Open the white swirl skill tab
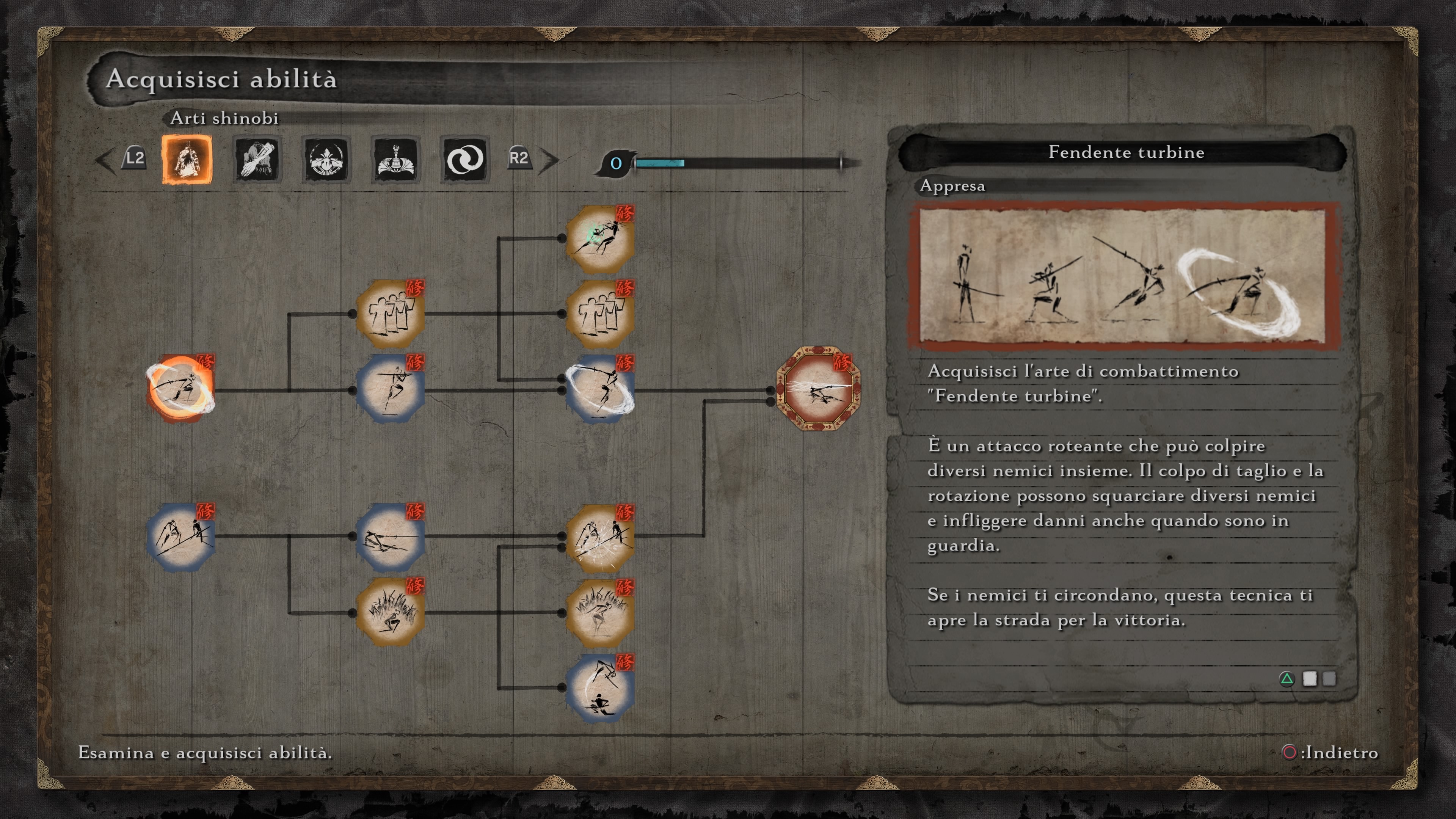The width and height of the screenshot is (1456, 819). 464,159
